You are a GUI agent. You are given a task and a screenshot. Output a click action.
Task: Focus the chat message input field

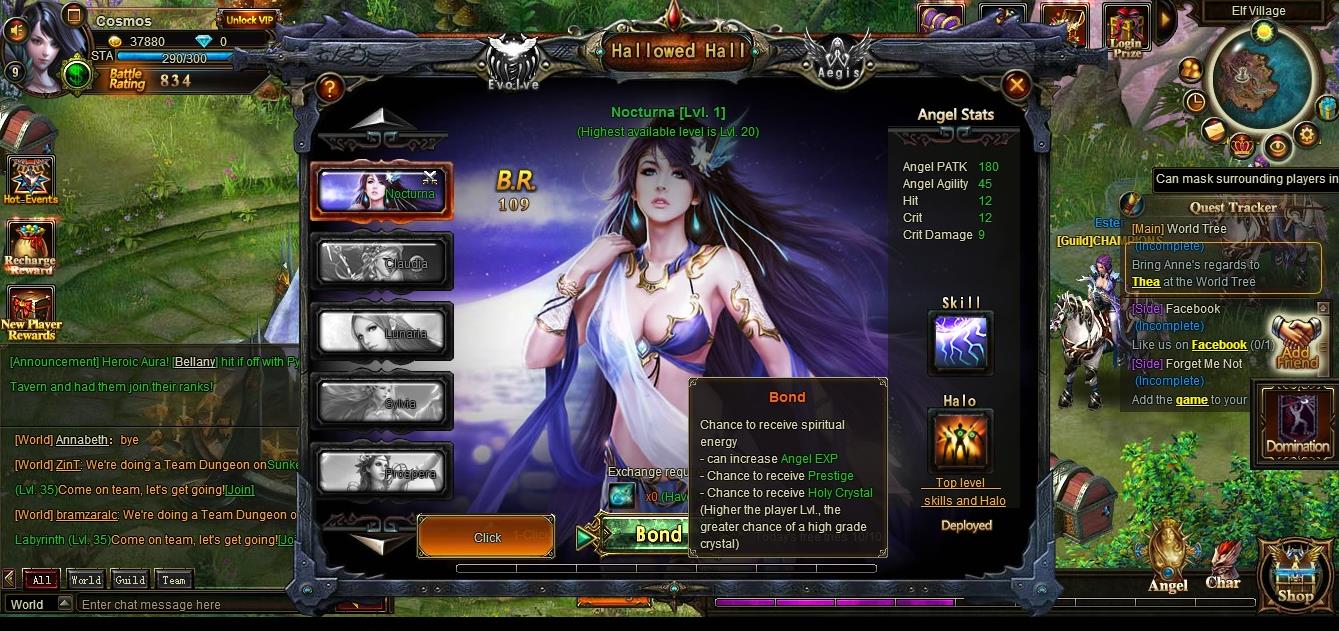click(x=200, y=605)
